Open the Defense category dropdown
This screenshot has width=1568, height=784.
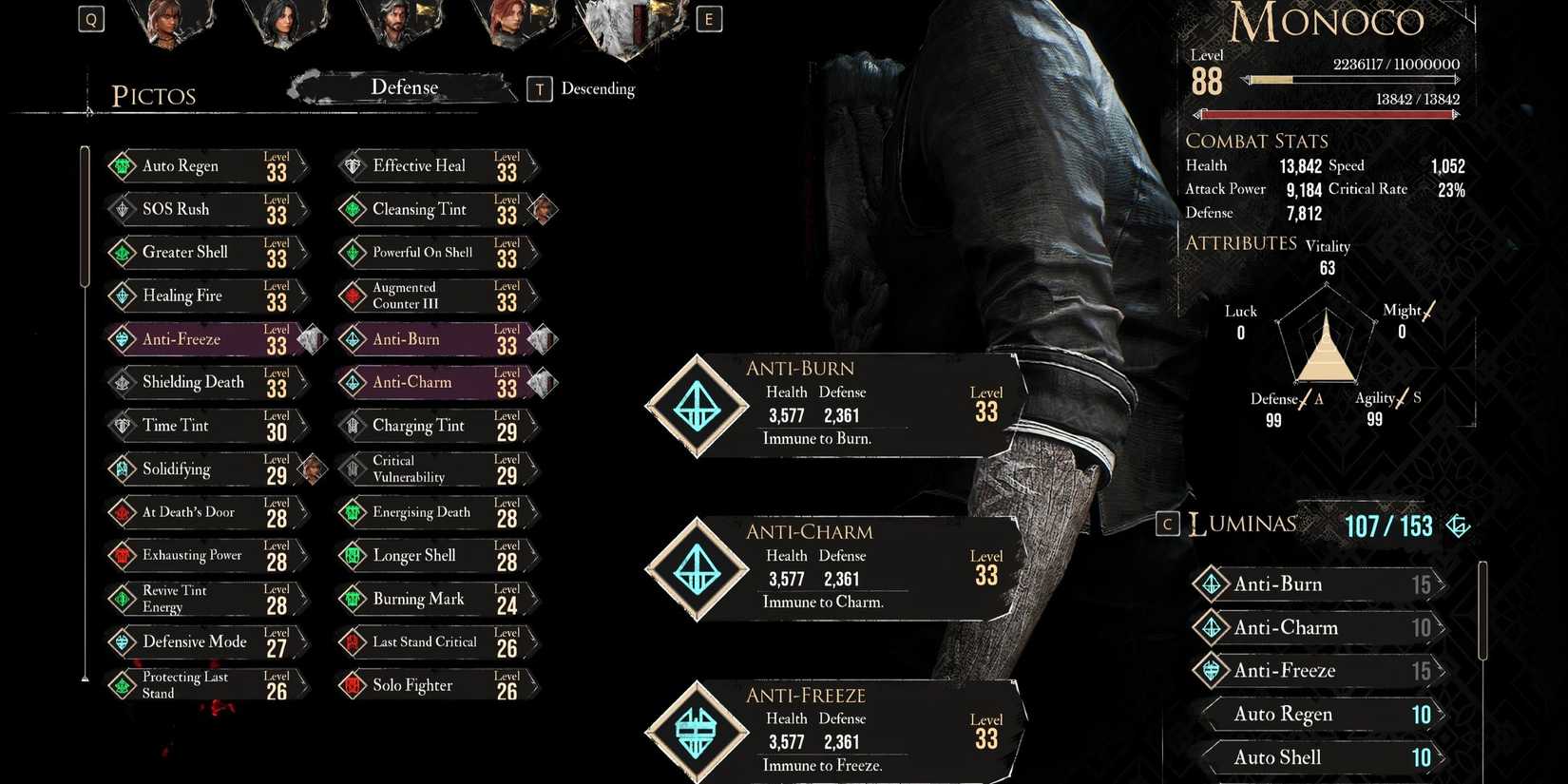tap(405, 86)
